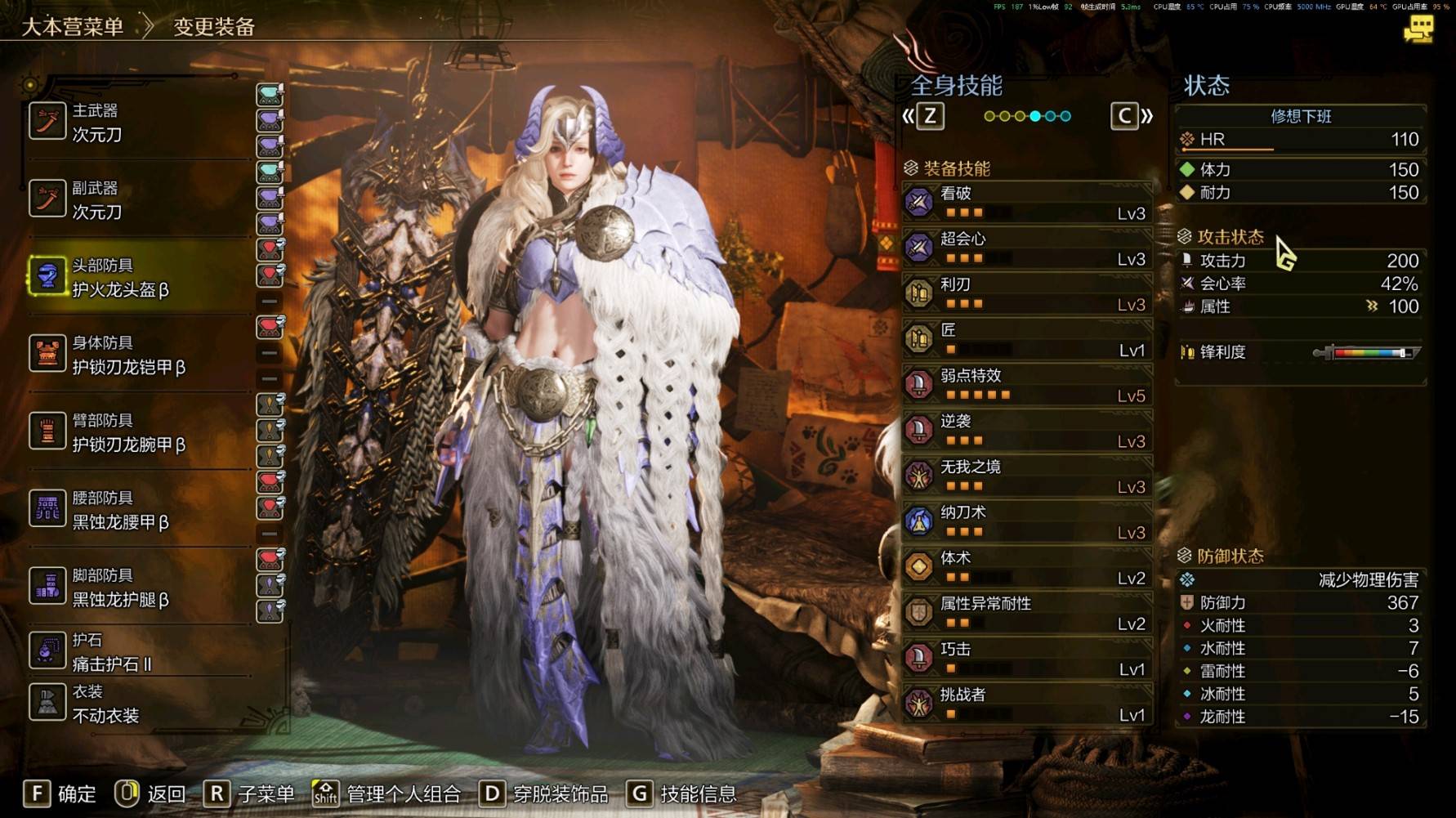Click the 纳刀术 skill entry
Screen dimensions: 1456x818
tap(1026, 522)
